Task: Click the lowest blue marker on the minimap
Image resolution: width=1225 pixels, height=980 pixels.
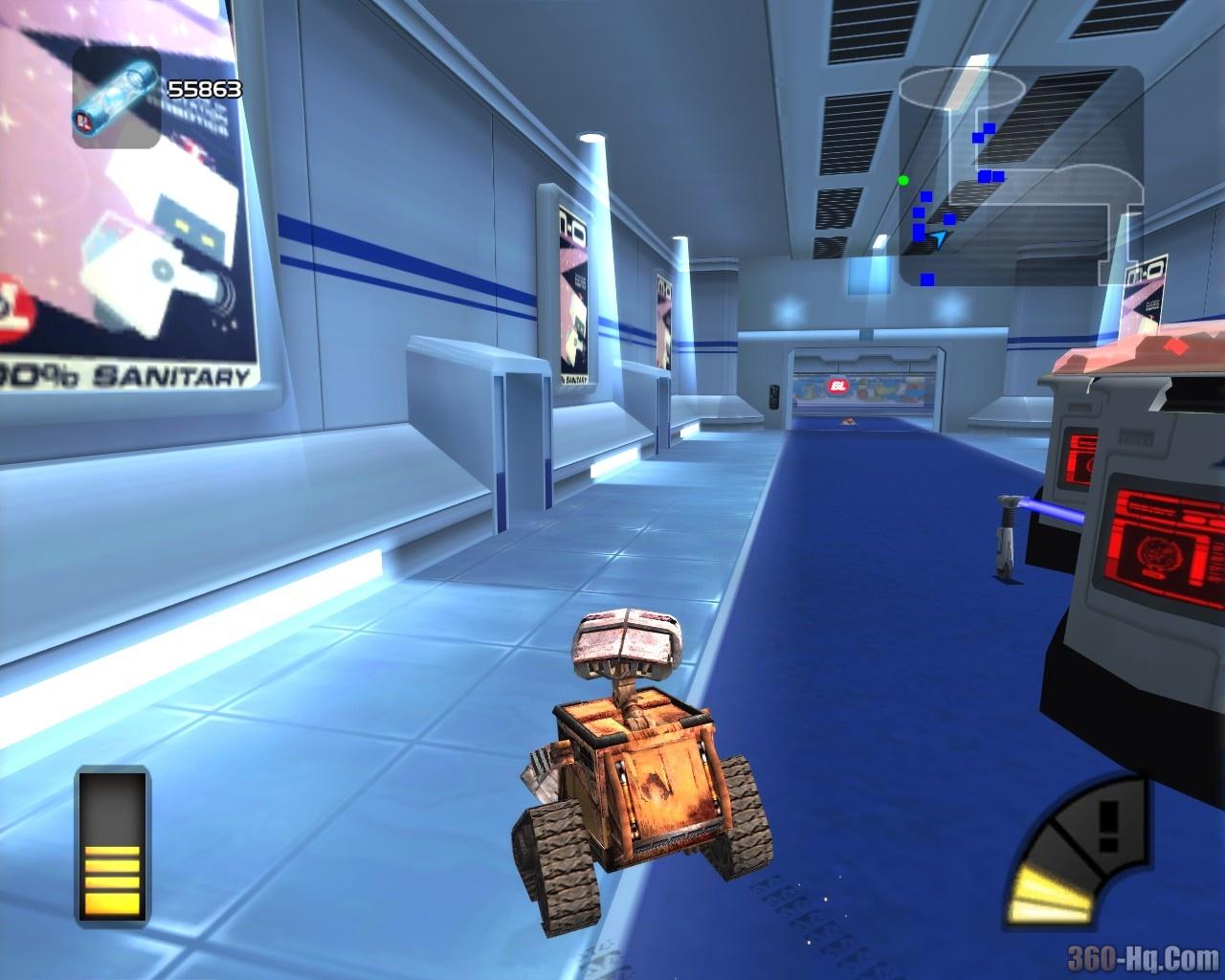Action: (x=926, y=281)
